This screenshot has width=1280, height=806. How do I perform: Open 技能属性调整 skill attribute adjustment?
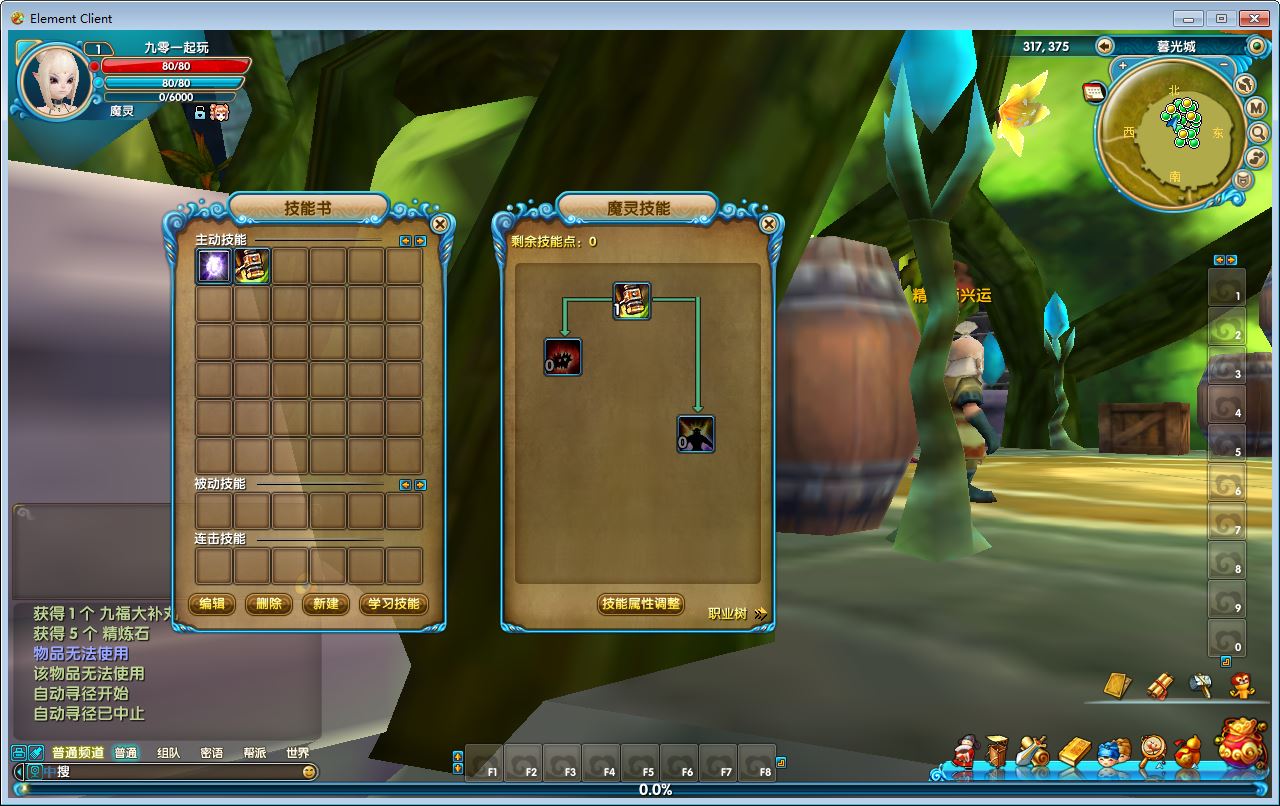click(x=641, y=604)
